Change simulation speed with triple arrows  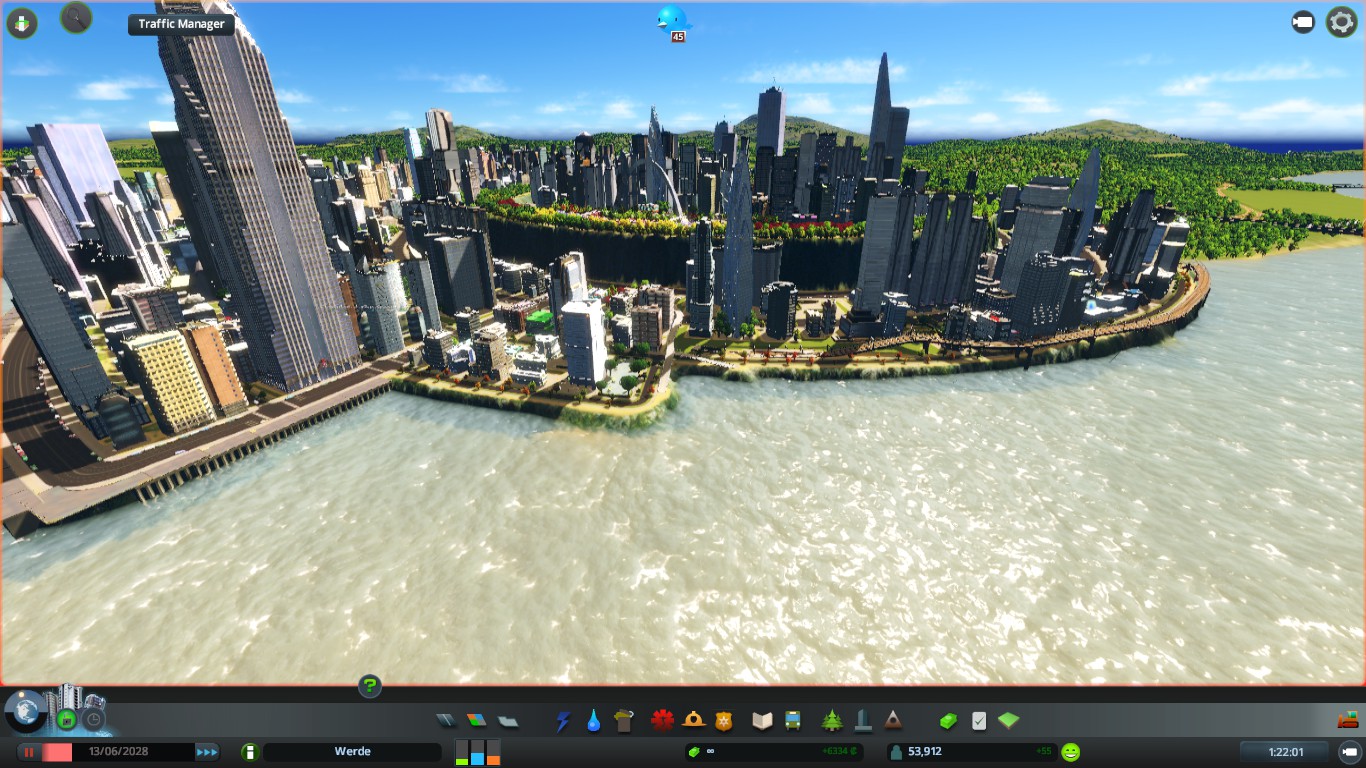[x=207, y=752]
